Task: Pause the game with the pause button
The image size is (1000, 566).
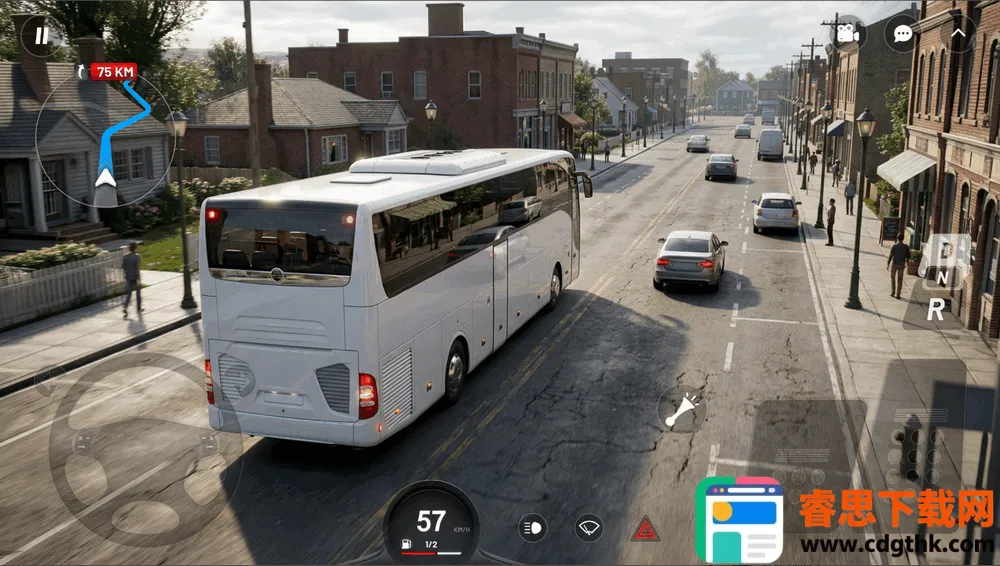Action: 41,36
